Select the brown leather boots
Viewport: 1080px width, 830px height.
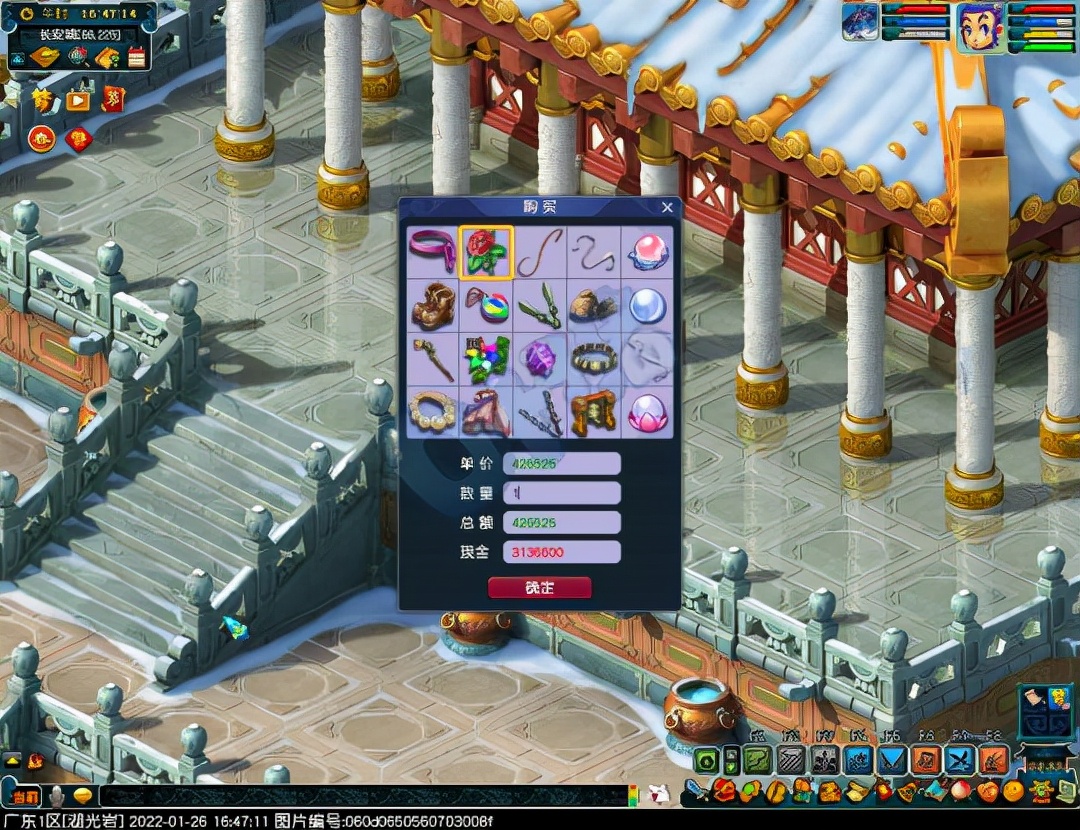[x=432, y=305]
